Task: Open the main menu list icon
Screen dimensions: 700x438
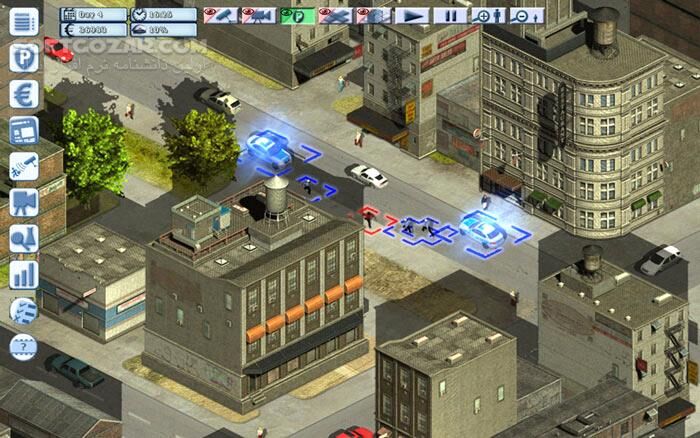Action: [24, 21]
